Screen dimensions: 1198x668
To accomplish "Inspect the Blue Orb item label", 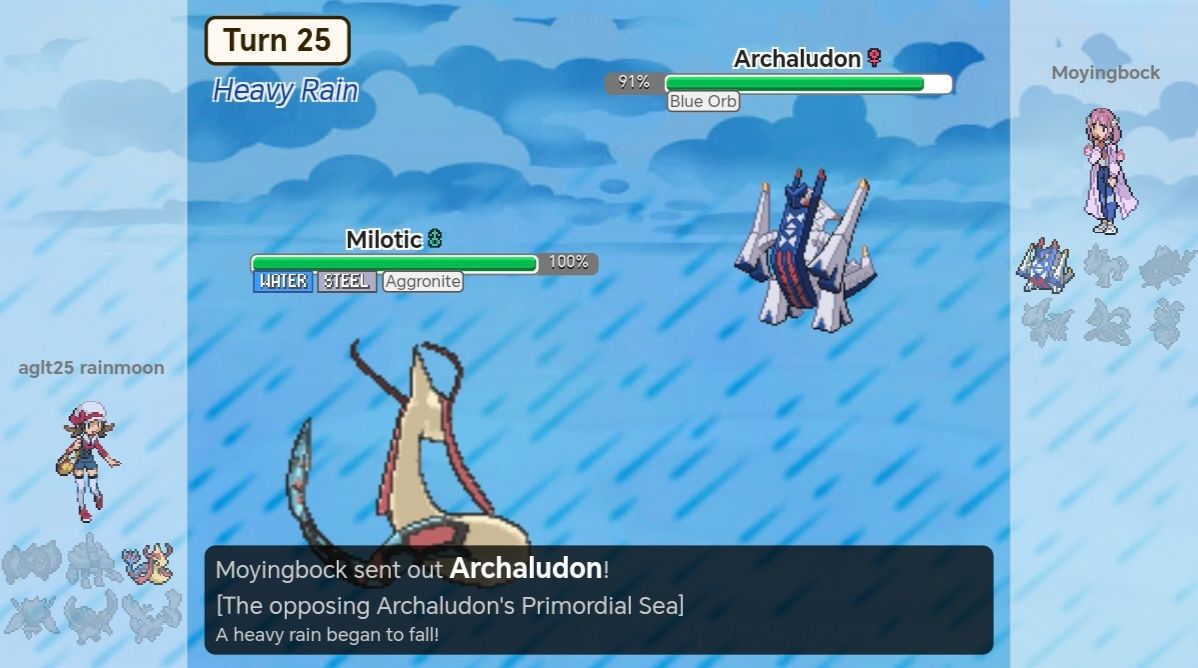I will (704, 101).
